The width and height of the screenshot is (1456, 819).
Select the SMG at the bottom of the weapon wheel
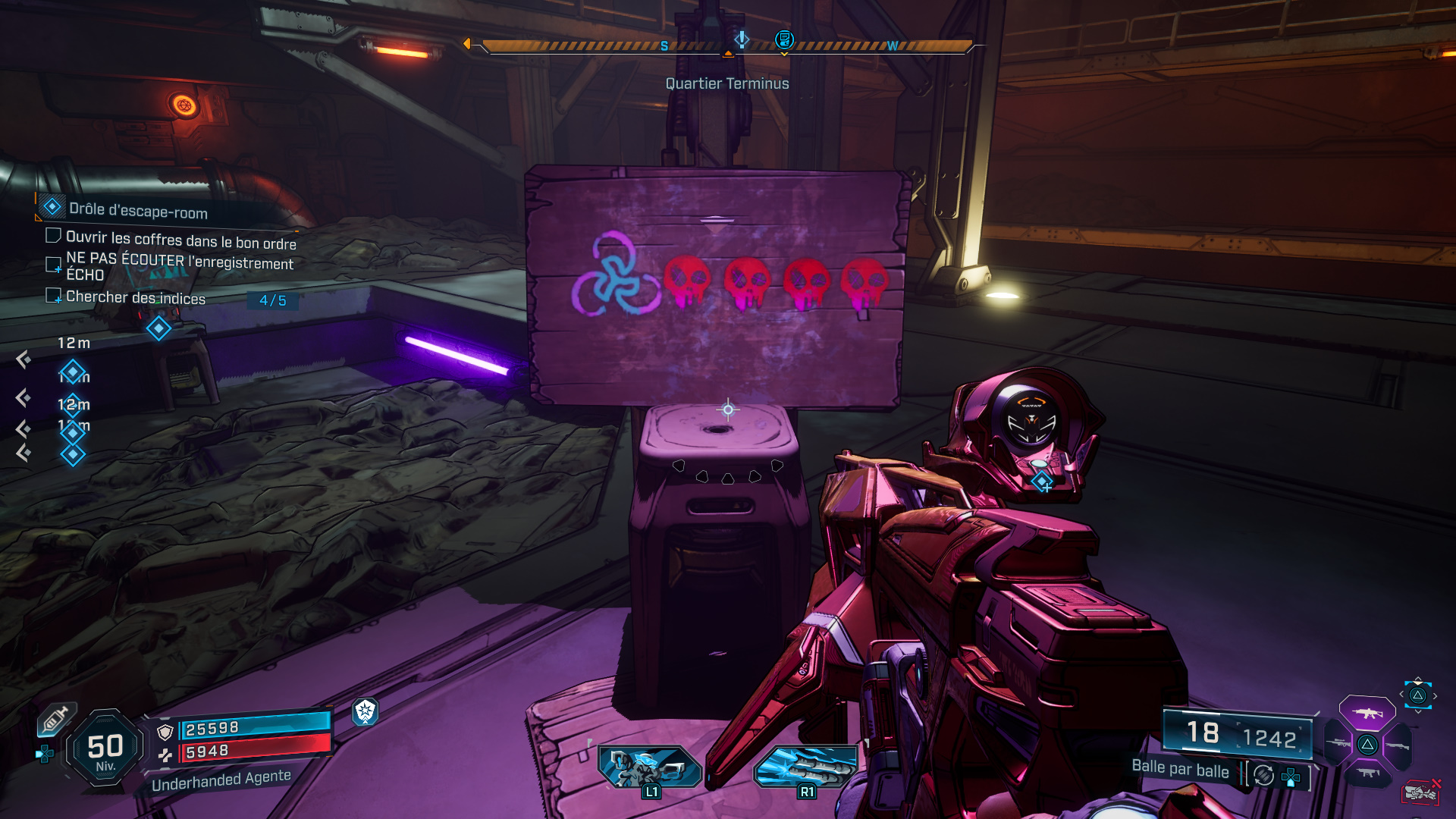coord(1367,772)
